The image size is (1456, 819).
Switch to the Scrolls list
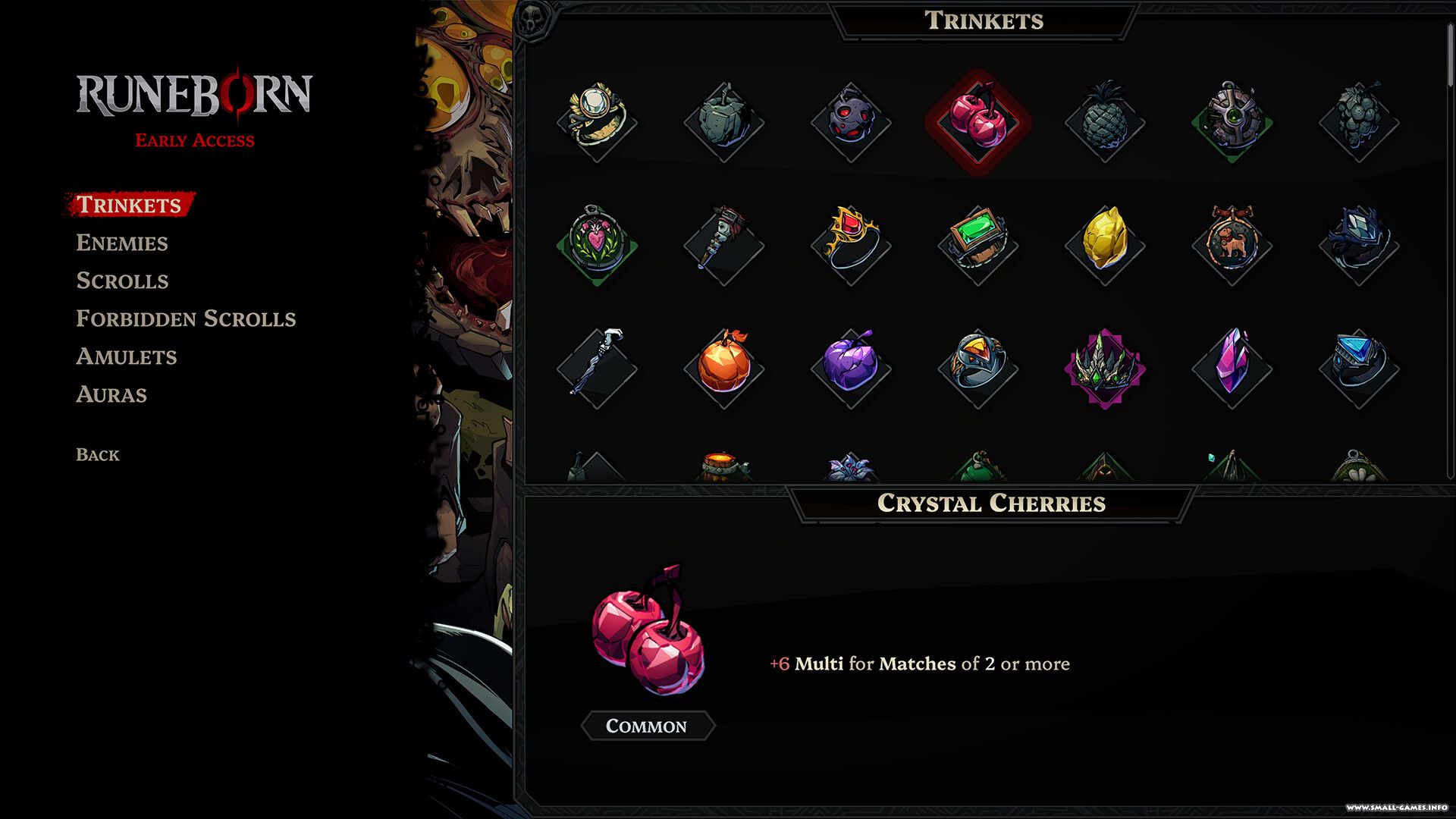(x=122, y=281)
